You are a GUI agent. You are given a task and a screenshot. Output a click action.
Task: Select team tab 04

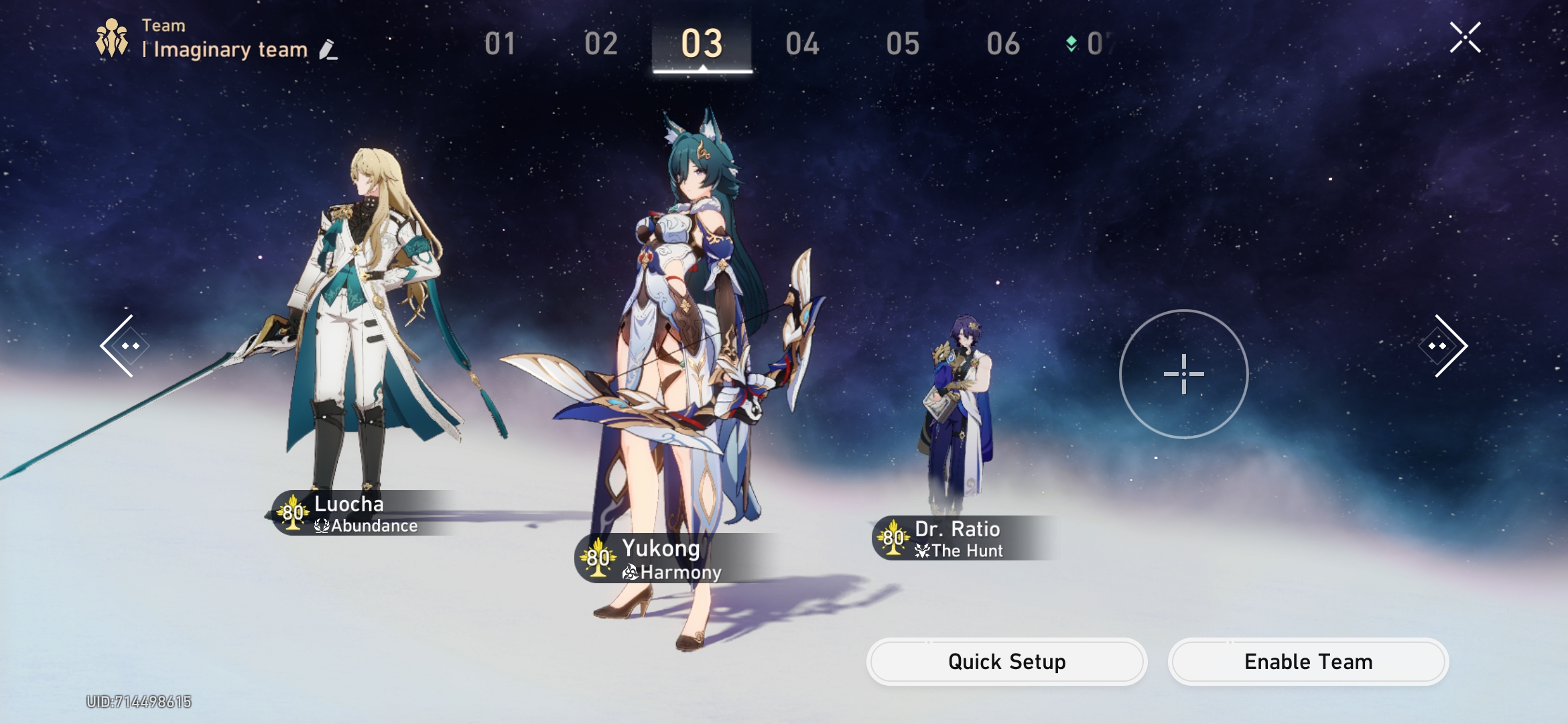click(803, 44)
